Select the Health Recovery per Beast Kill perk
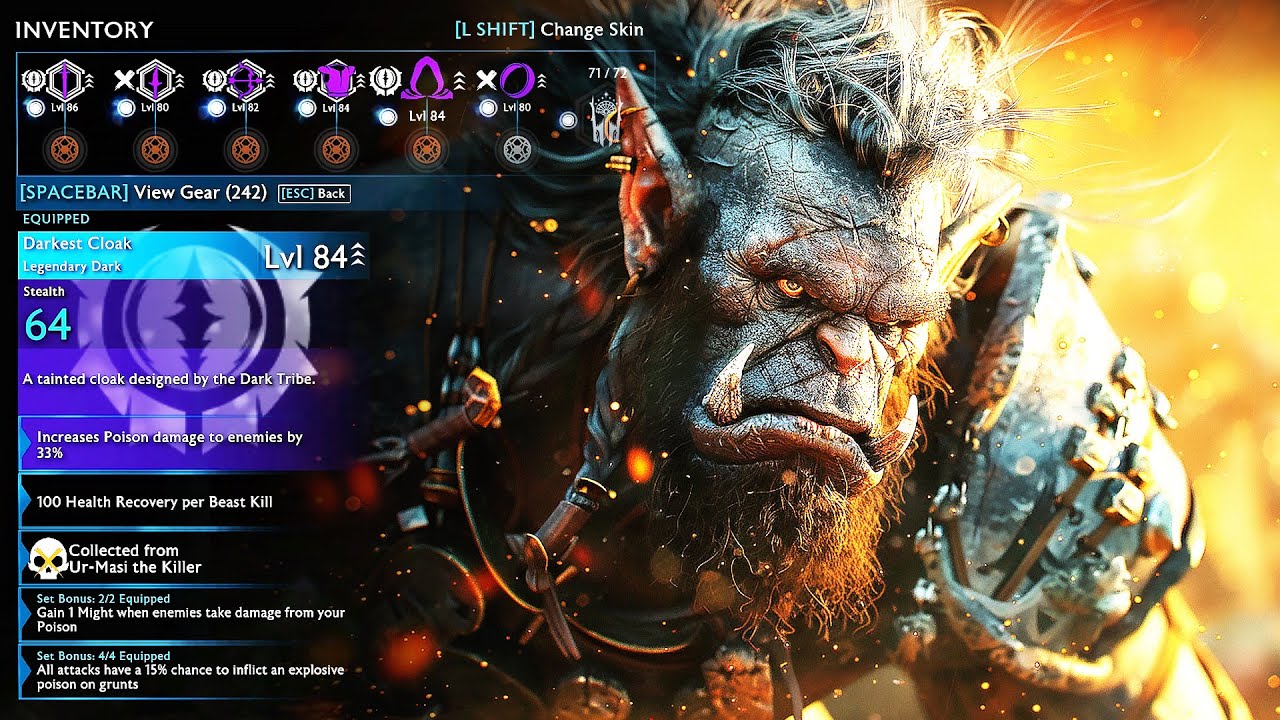This screenshot has width=1280, height=720. coord(190,501)
